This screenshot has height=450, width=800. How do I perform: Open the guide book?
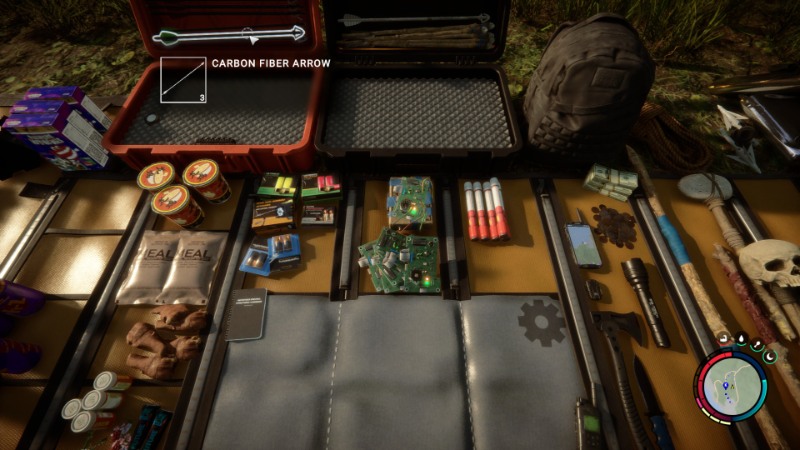tap(245, 314)
